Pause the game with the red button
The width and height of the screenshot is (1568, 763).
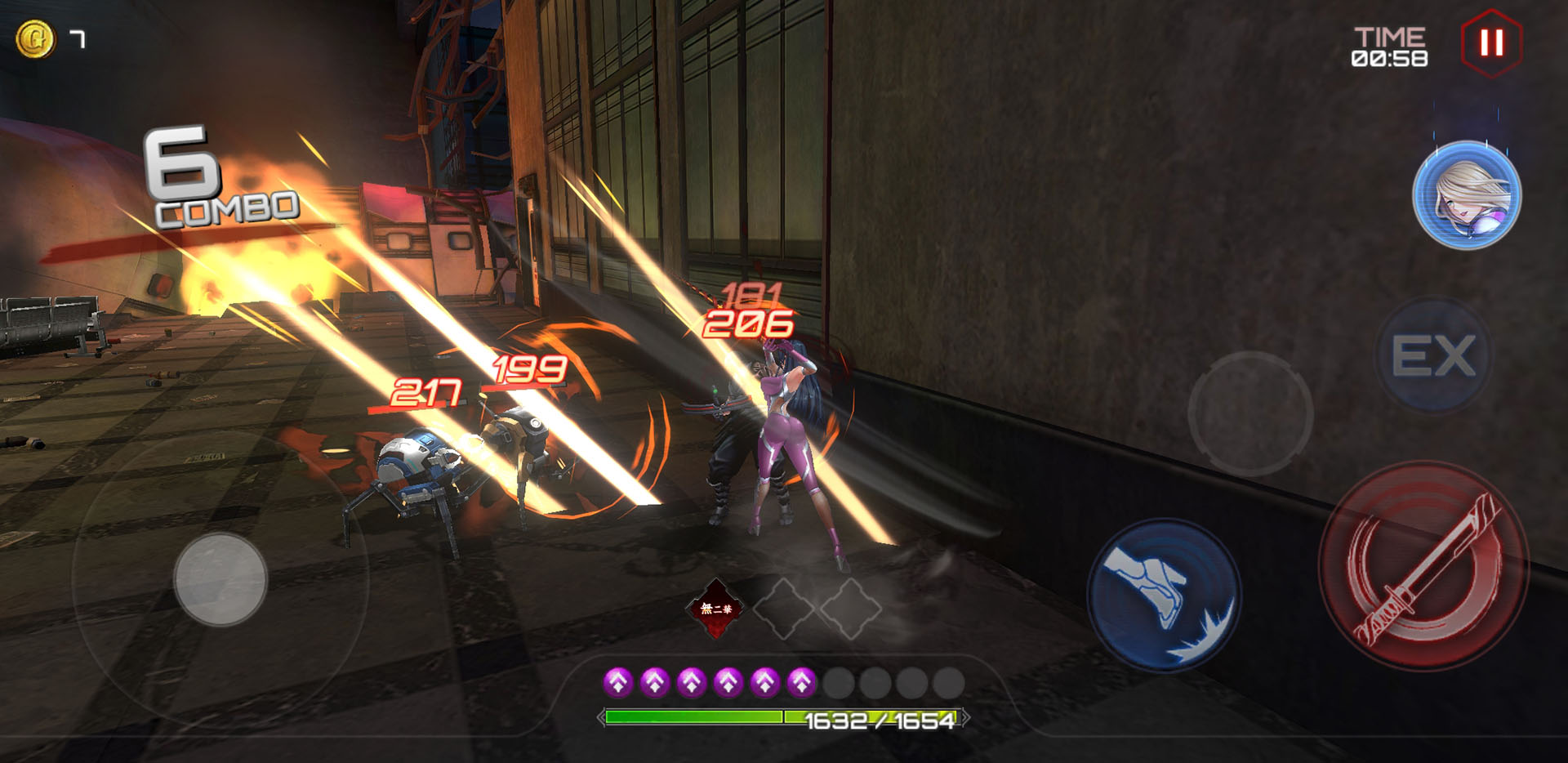(1491, 42)
